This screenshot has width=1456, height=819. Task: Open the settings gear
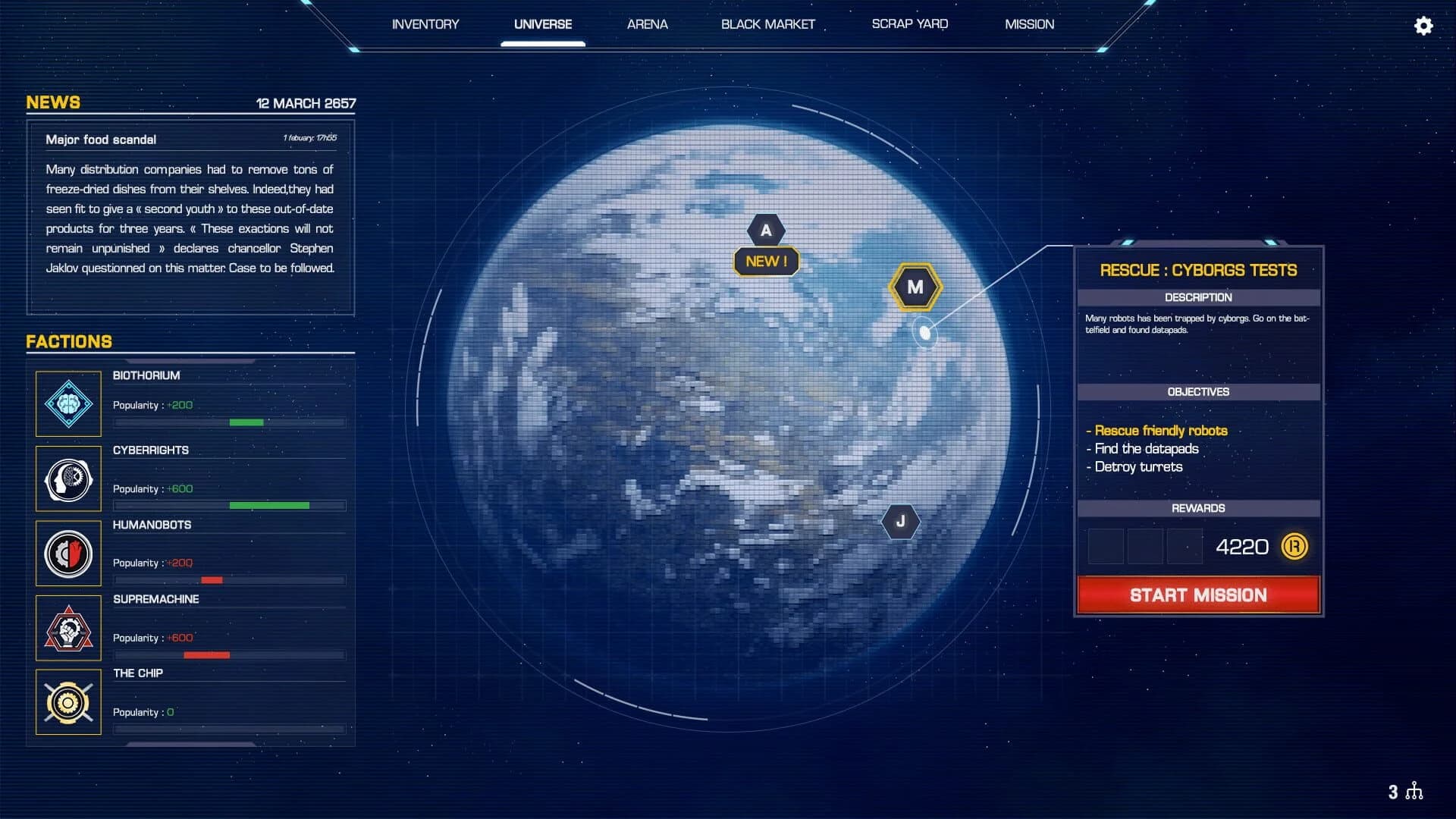(x=1424, y=27)
